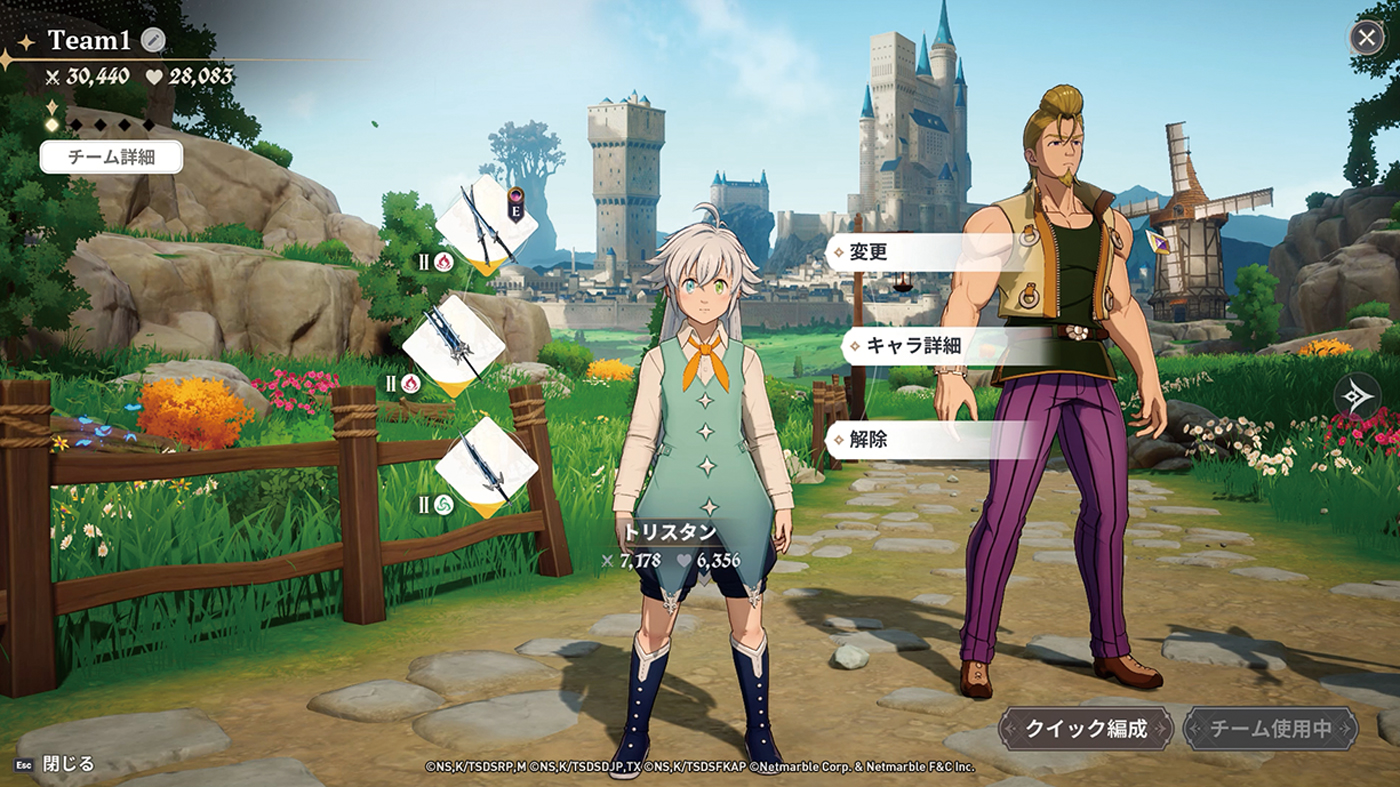This screenshot has height=787, width=1400.
Task: Click the 閉じる close label
Action: point(68,764)
